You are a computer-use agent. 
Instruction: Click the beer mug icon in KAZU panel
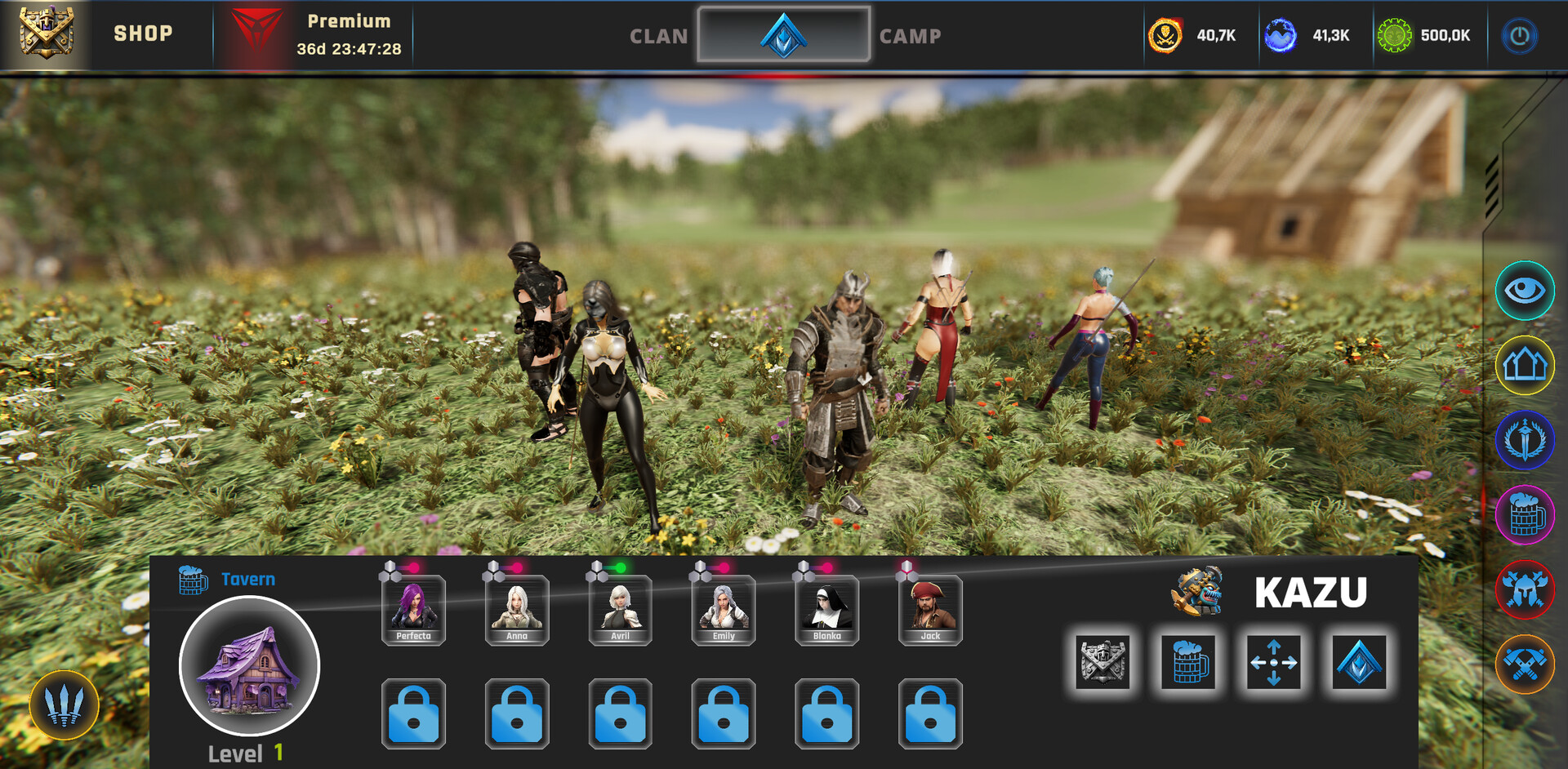(x=1187, y=663)
